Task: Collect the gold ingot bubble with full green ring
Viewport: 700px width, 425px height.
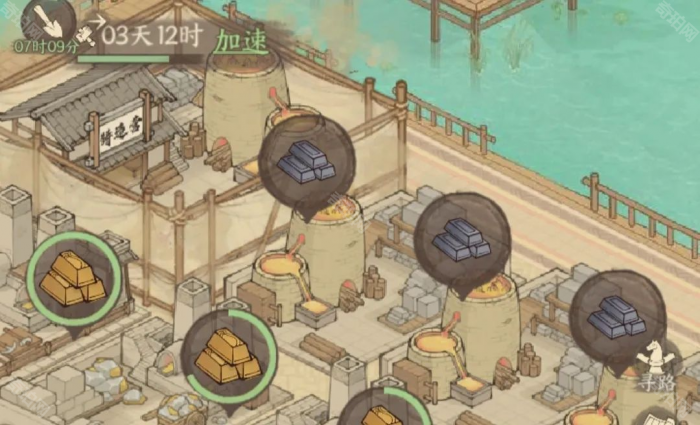Action: pos(74,278)
